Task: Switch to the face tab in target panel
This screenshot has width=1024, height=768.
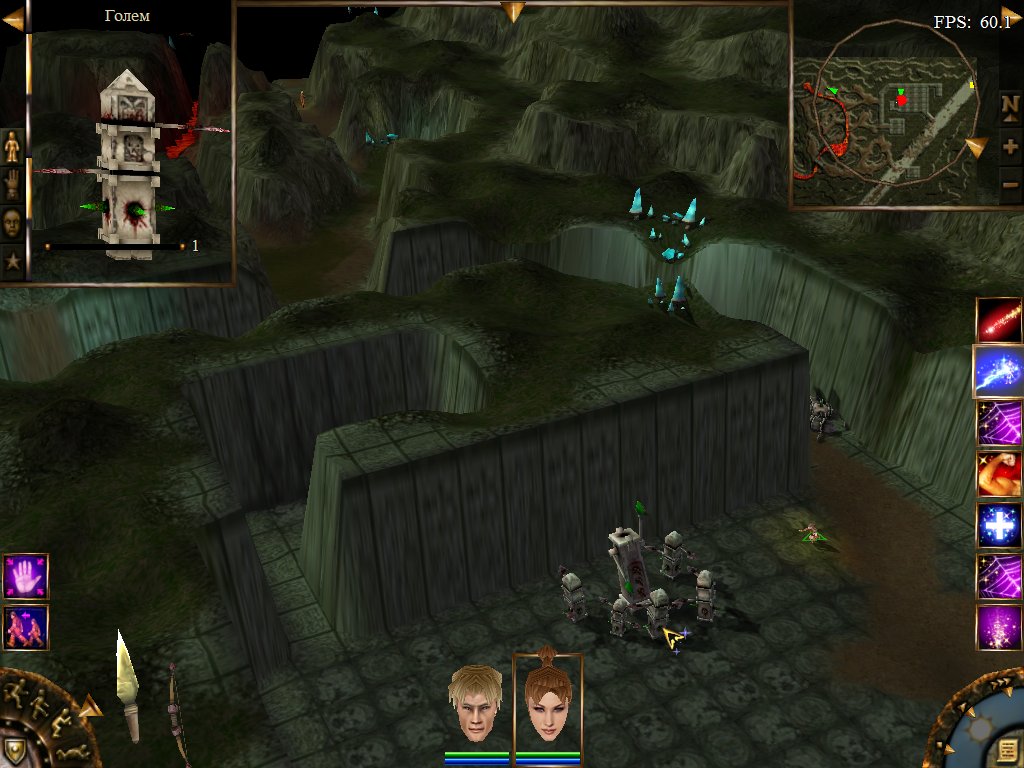Action: pyautogui.click(x=12, y=222)
